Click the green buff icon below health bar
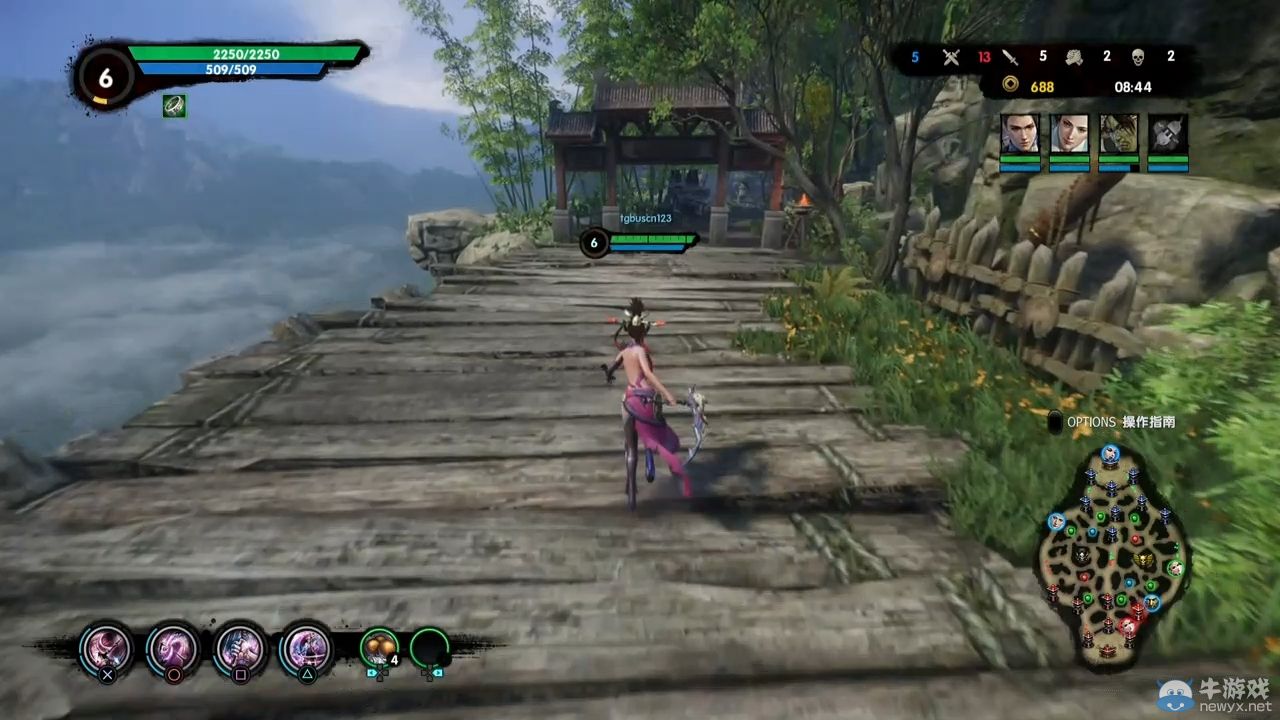 click(173, 107)
